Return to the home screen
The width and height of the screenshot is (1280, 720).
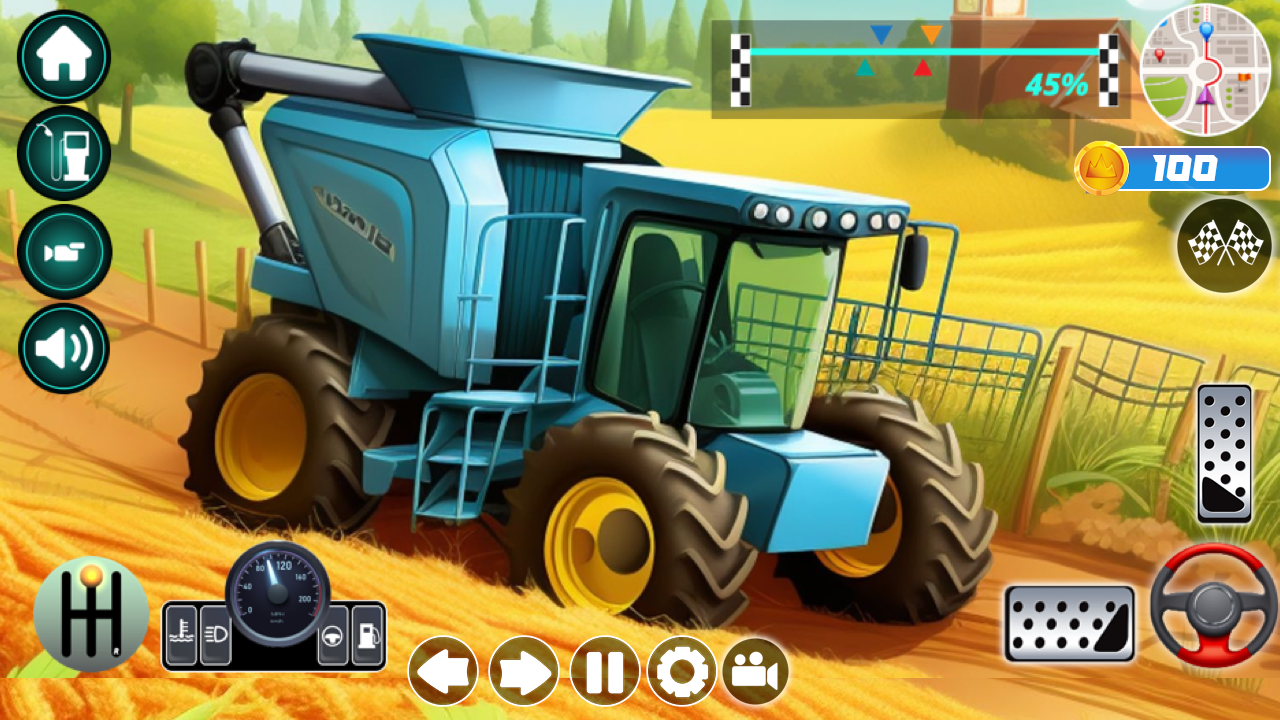click(x=63, y=57)
